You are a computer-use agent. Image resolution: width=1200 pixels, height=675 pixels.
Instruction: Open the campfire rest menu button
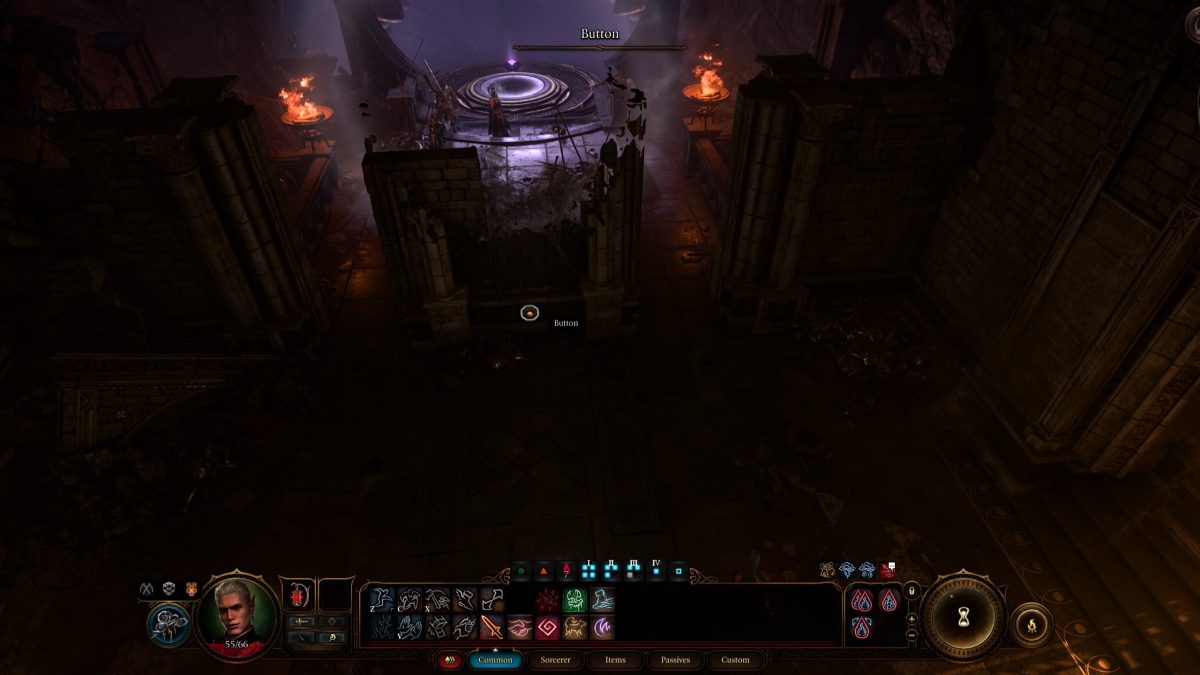click(x=1031, y=625)
